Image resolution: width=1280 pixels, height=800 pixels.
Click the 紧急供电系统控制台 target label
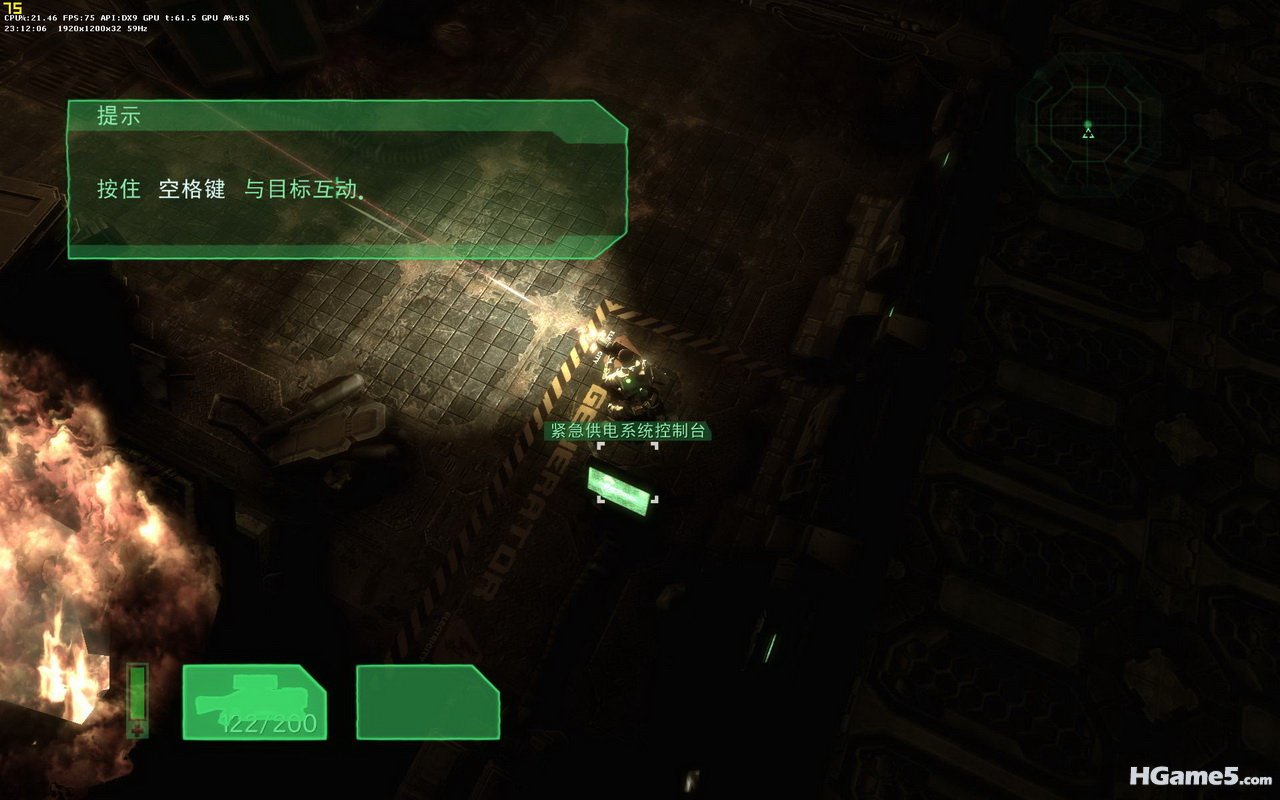pos(627,431)
